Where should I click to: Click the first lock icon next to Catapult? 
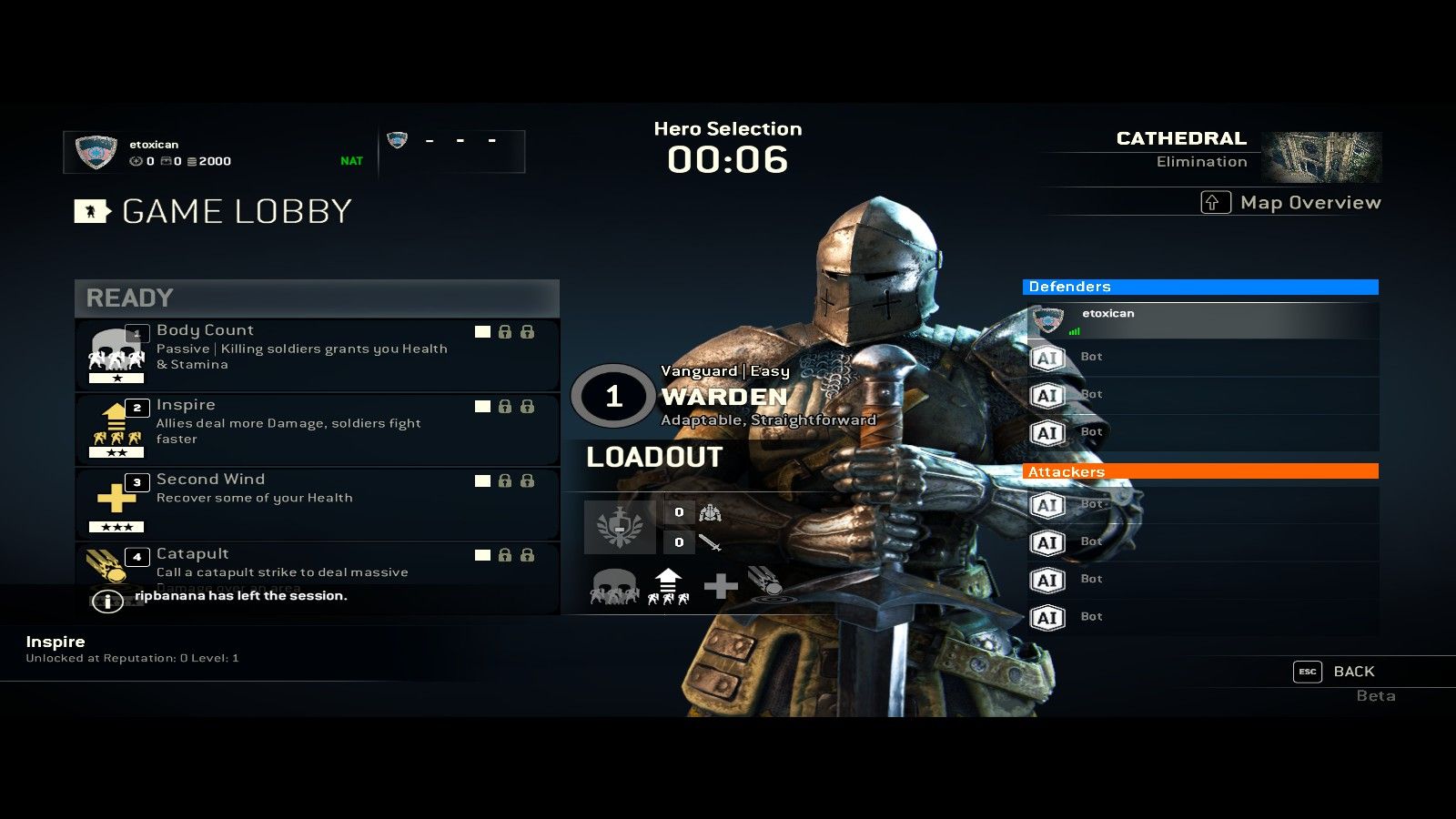click(x=506, y=557)
